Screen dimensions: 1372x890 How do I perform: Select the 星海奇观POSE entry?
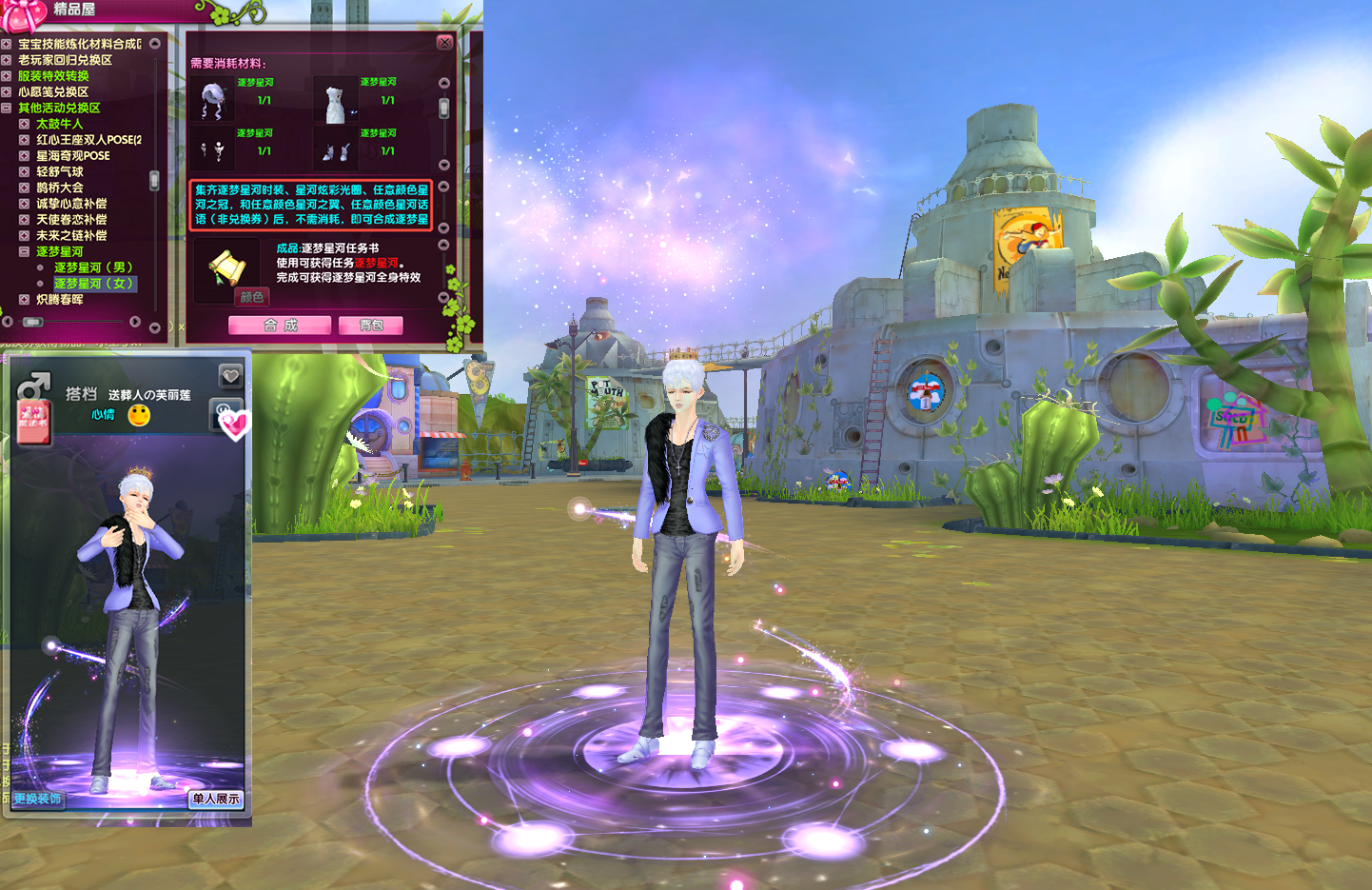point(73,156)
